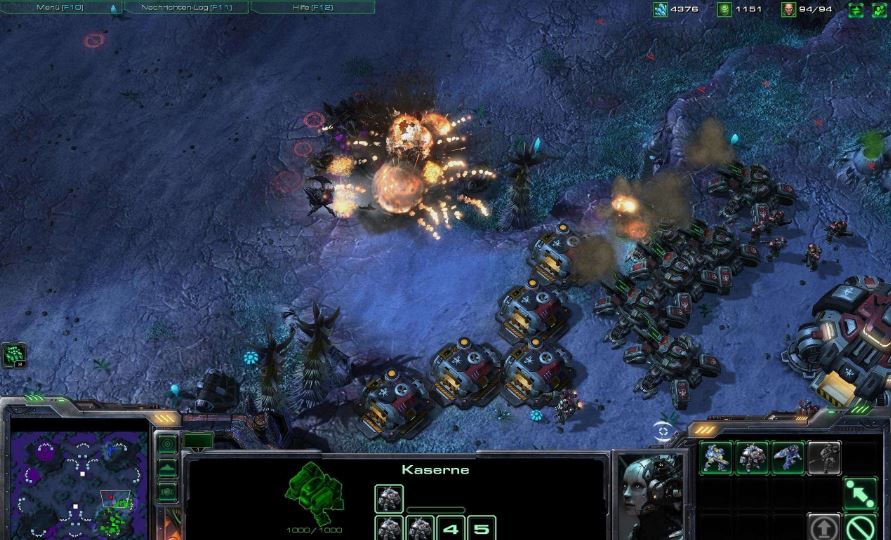Click the grey Lift Off arrow icon
The height and width of the screenshot is (540, 891).
pos(824,527)
